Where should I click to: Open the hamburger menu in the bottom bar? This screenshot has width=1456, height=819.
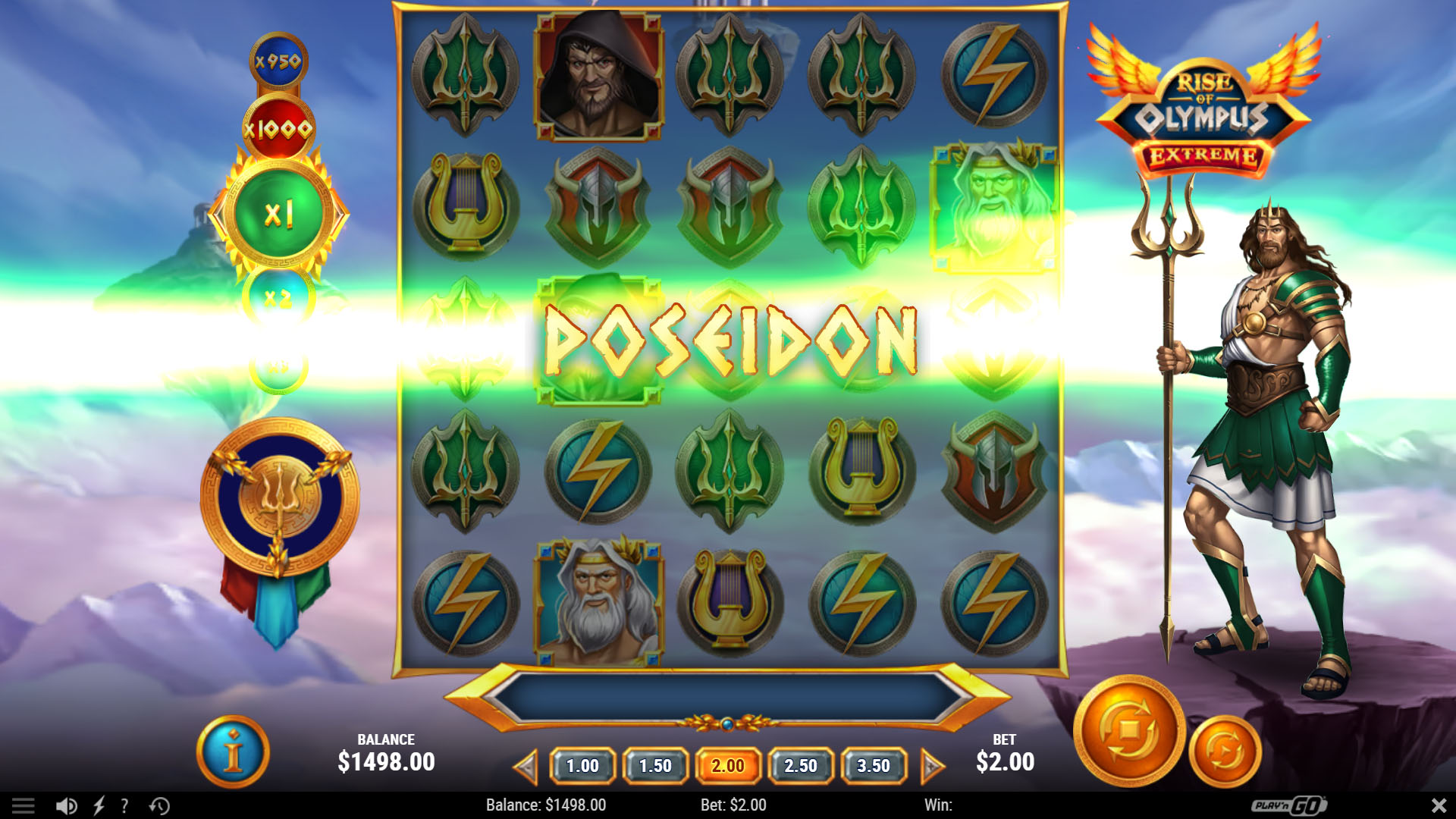(23, 805)
